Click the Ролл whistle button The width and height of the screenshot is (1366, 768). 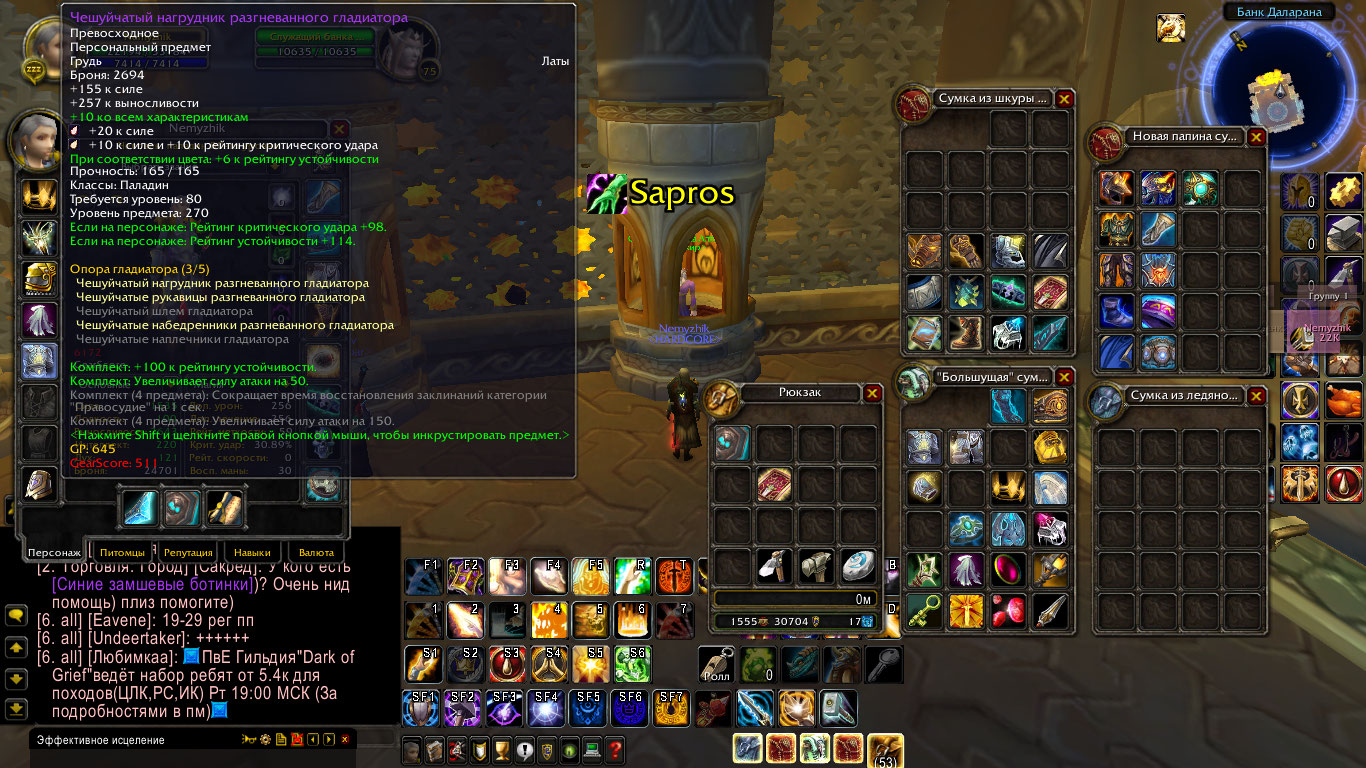coord(716,664)
